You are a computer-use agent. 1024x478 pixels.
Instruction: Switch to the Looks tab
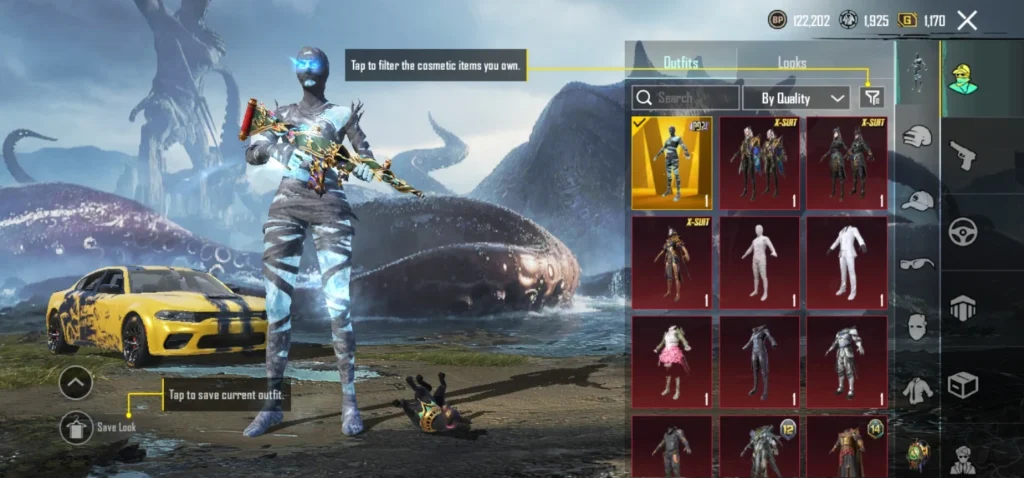click(x=792, y=62)
